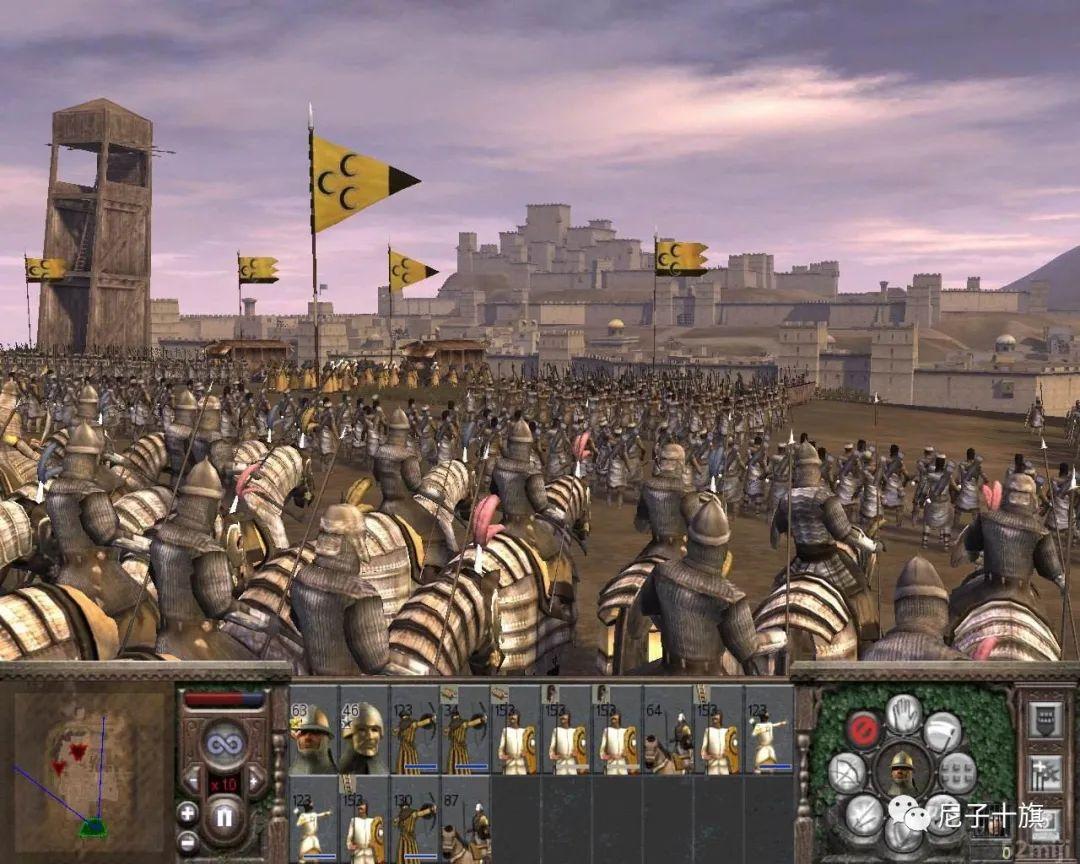
Task: Toggle the formation grid command button
Action: point(957,772)
